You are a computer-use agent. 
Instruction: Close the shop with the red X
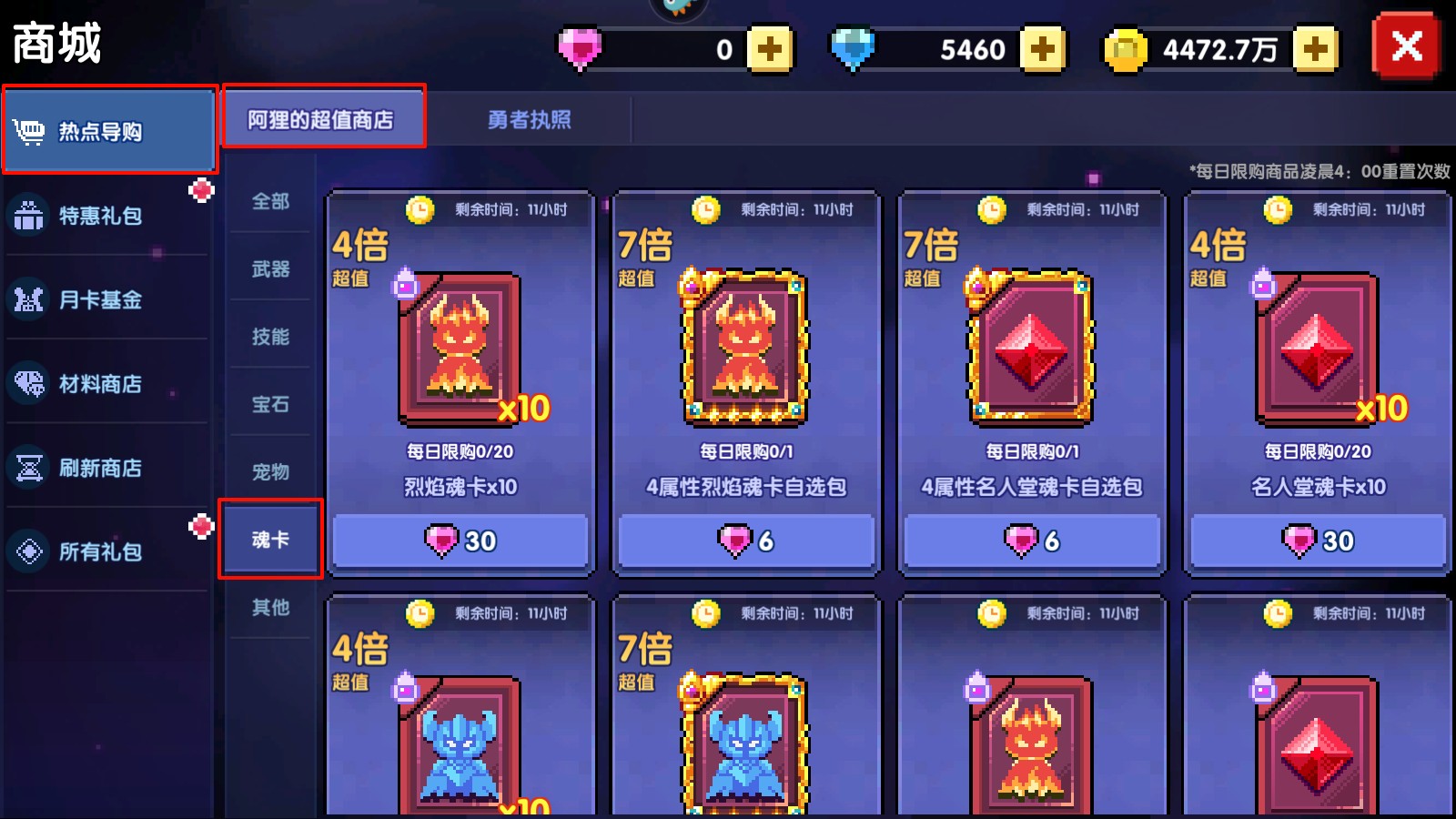point(1406,45)
